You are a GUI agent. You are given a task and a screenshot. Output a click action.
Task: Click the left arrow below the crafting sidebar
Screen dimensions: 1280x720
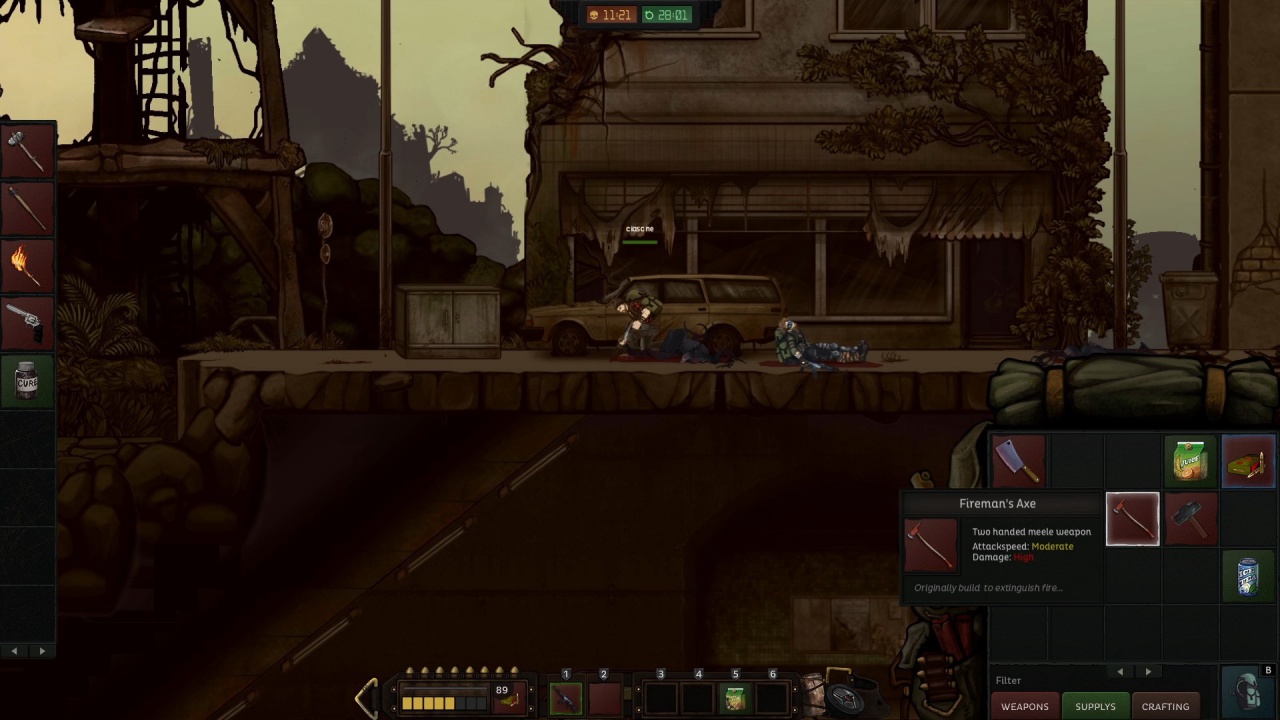pos(14,650)
